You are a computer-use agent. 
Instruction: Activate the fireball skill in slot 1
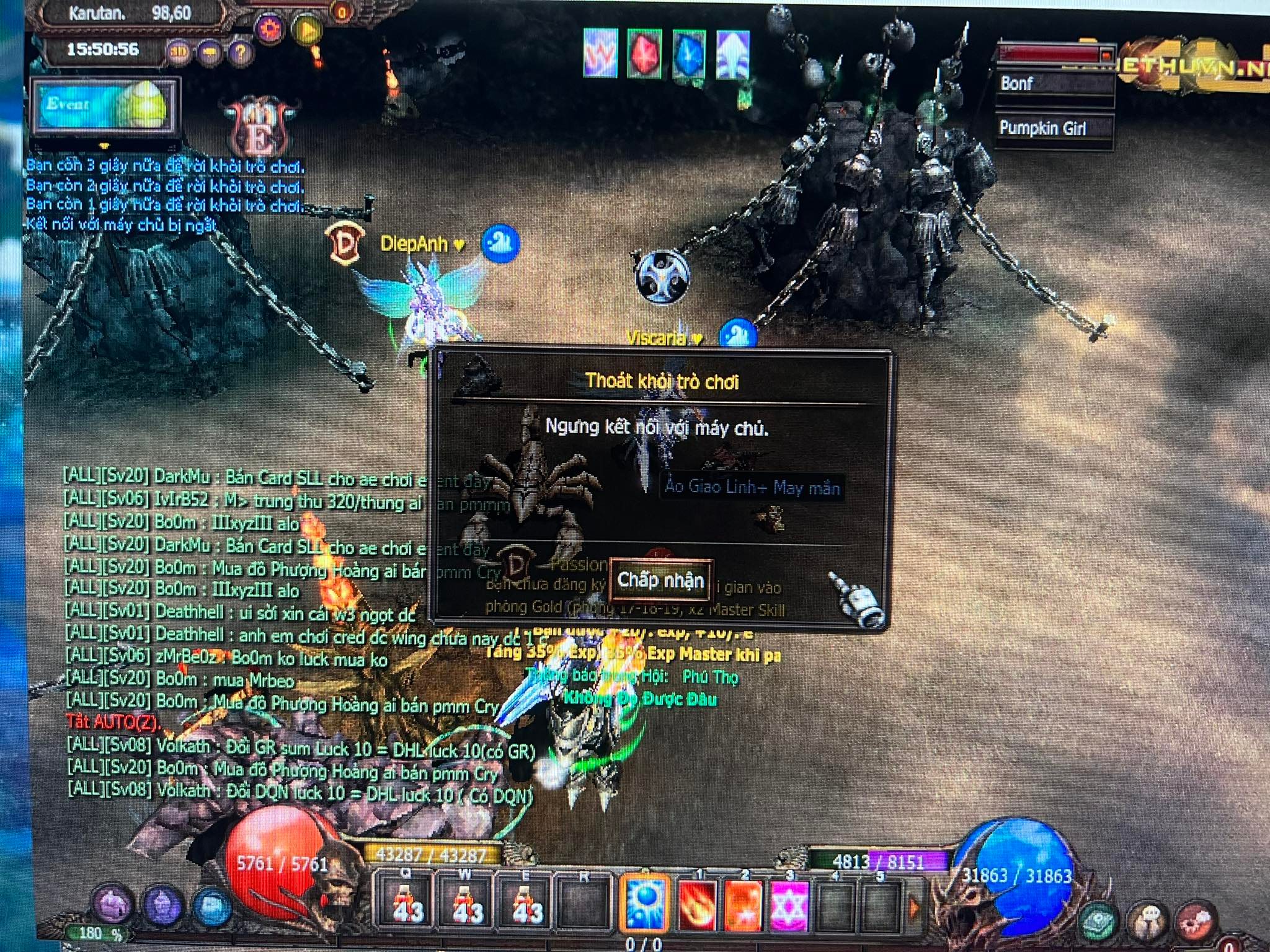697,904
